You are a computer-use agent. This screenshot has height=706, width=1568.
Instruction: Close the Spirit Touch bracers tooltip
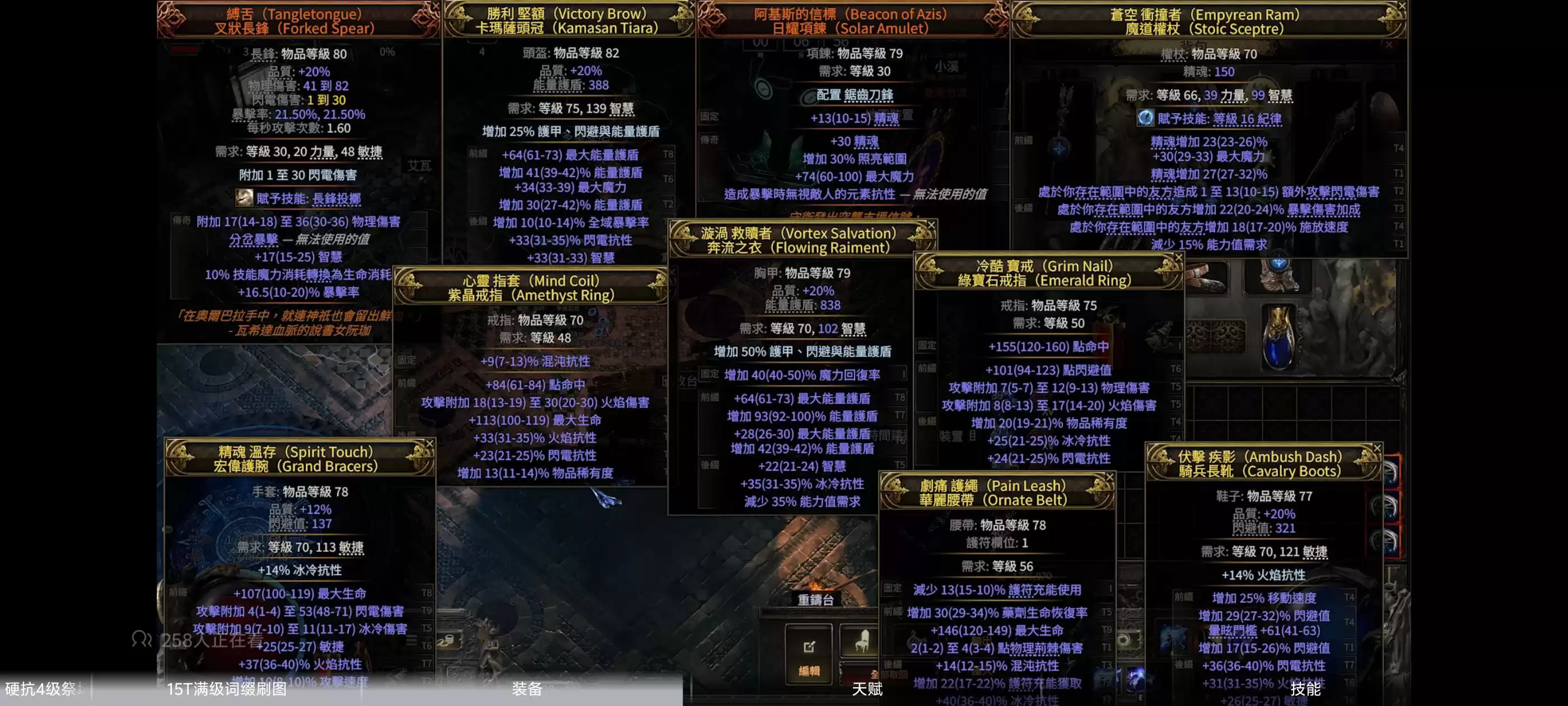(x=429, y=443)
